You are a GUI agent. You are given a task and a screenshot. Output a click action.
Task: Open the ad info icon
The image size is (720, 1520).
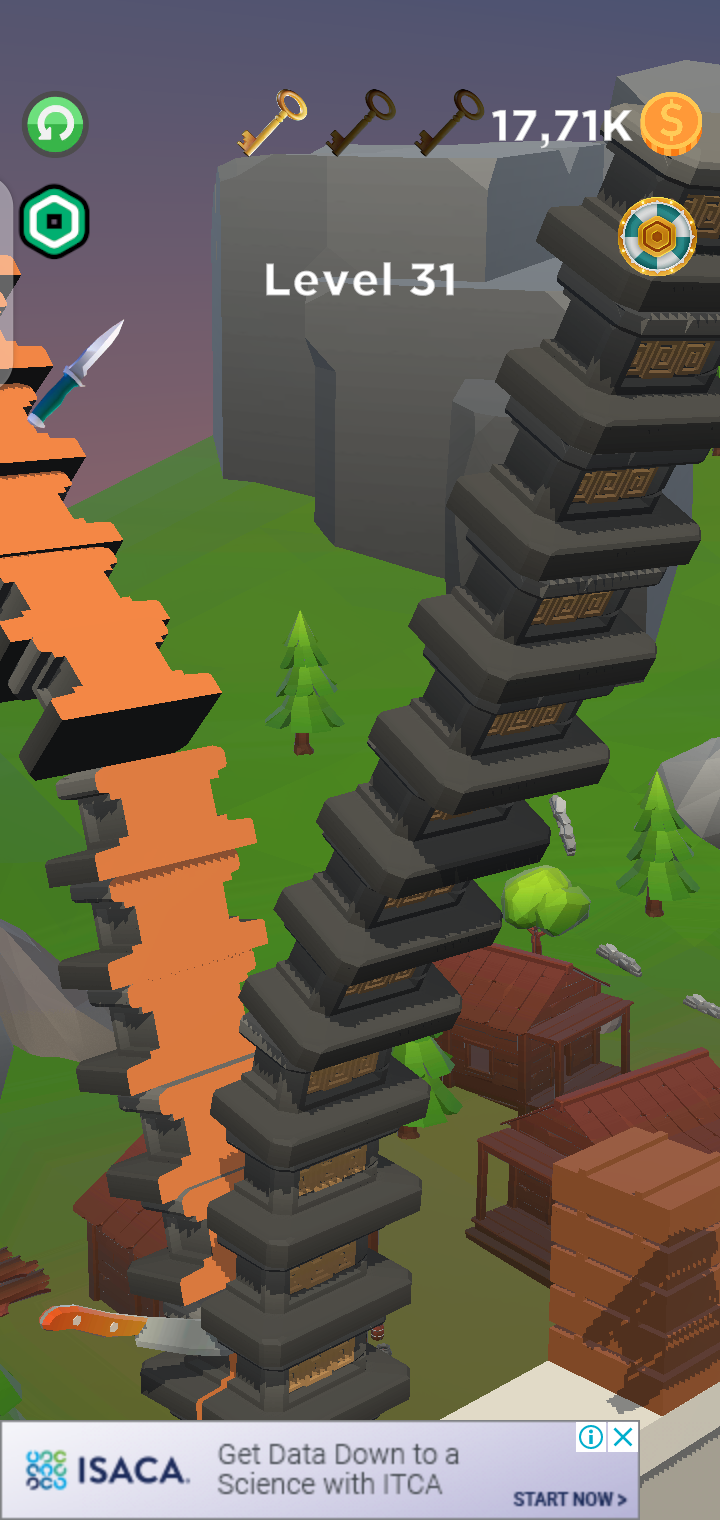coord(592,1438)
